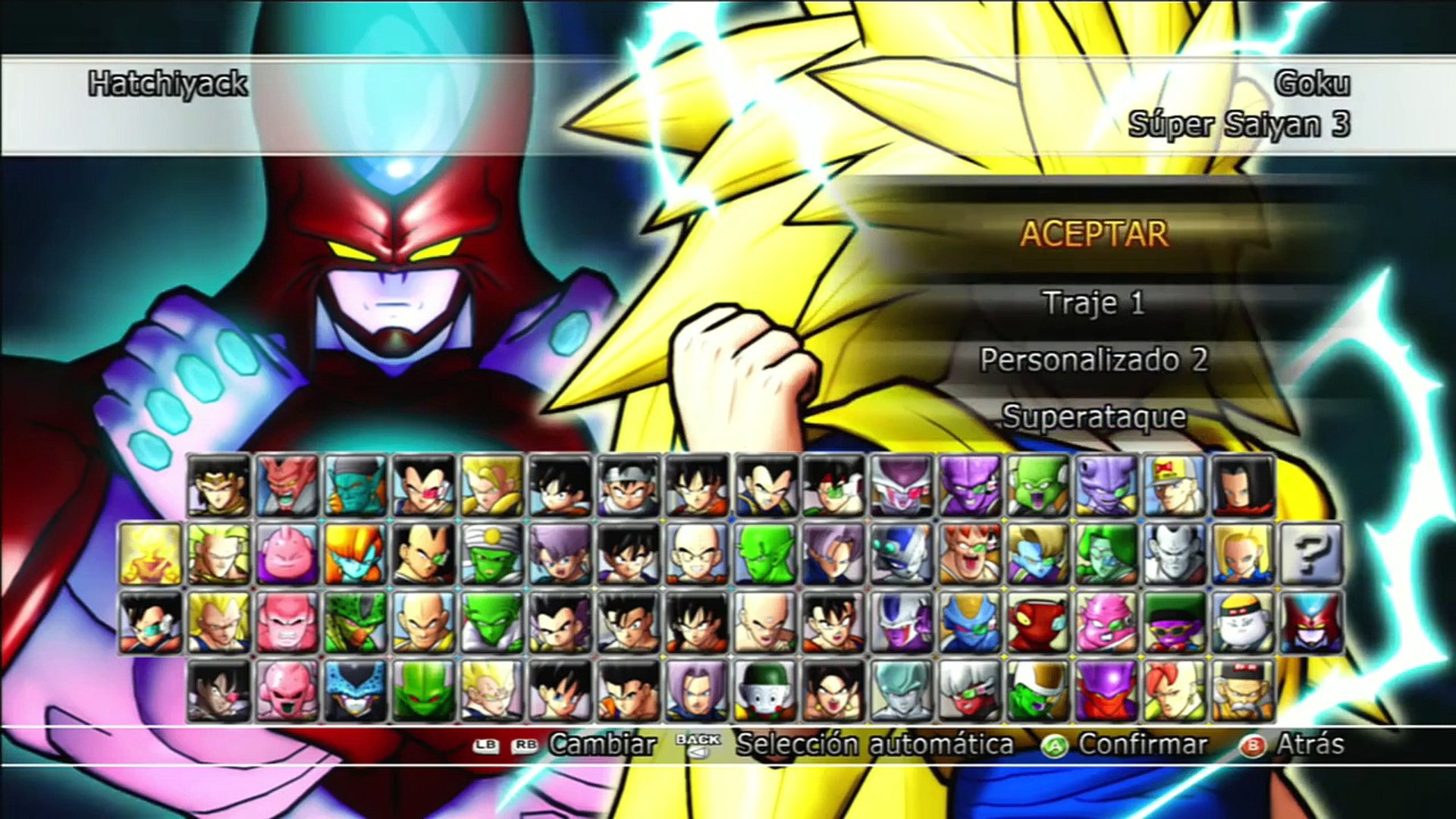Choose the orange-mohawk Android 16 portrait

pyautogui.click(x=1174, y=691)
